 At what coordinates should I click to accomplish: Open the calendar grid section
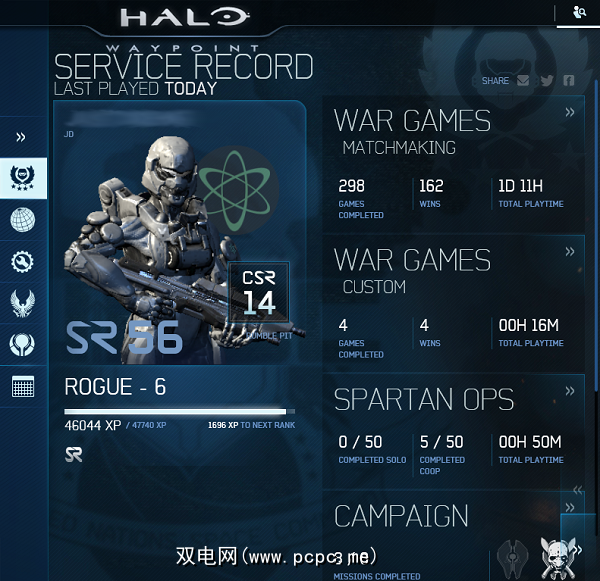23,387
